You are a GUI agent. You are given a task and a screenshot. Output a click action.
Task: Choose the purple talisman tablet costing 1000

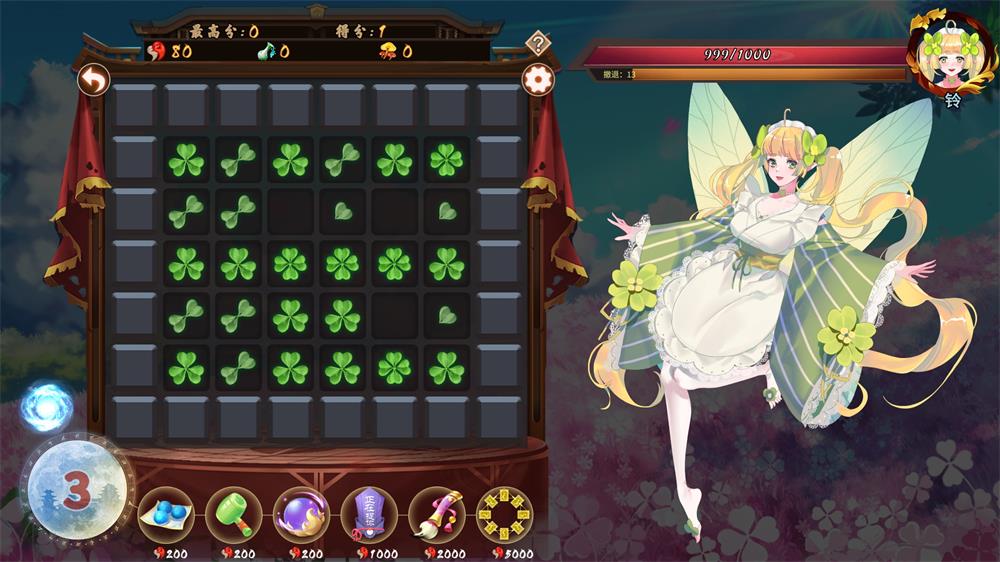tap(369, 514)
